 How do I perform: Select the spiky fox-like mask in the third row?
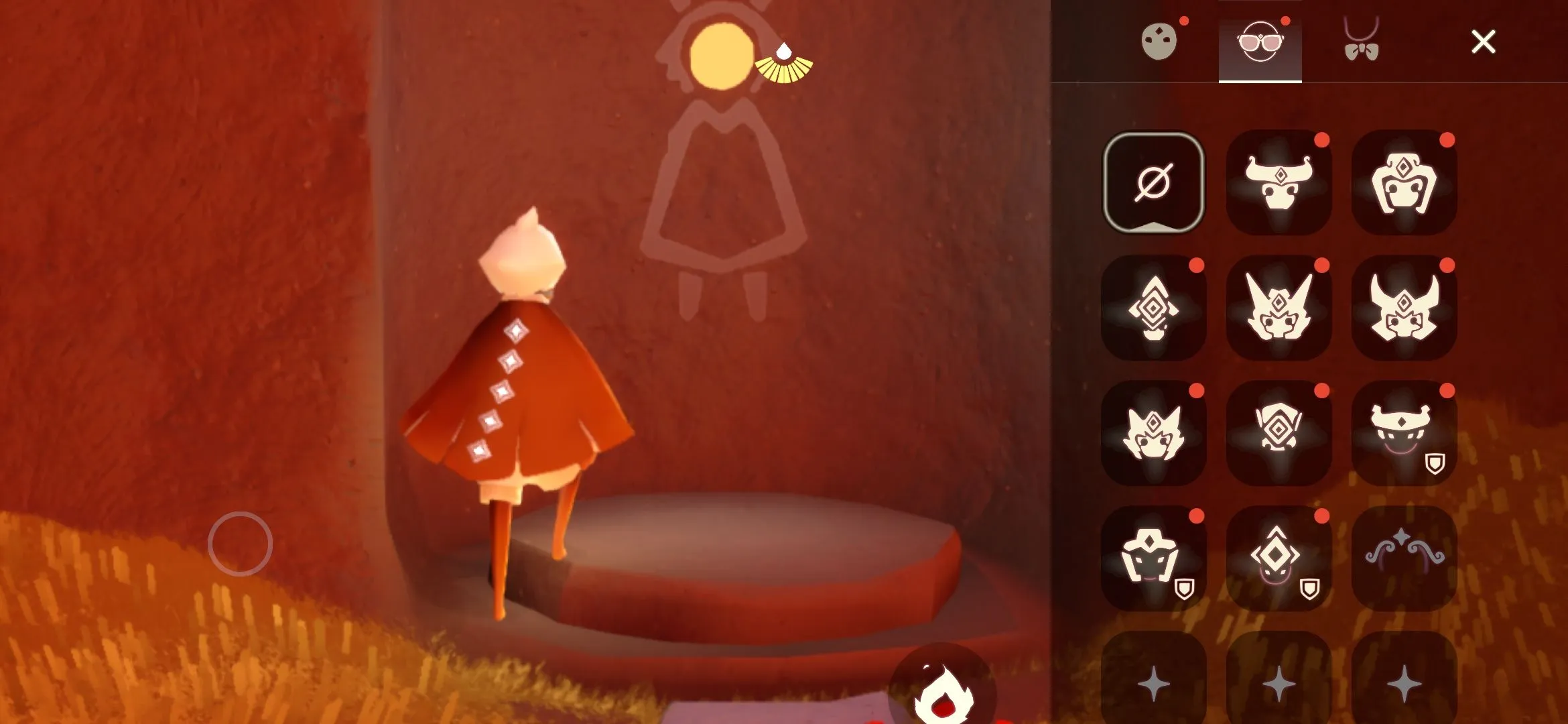tap(1153, 434)
